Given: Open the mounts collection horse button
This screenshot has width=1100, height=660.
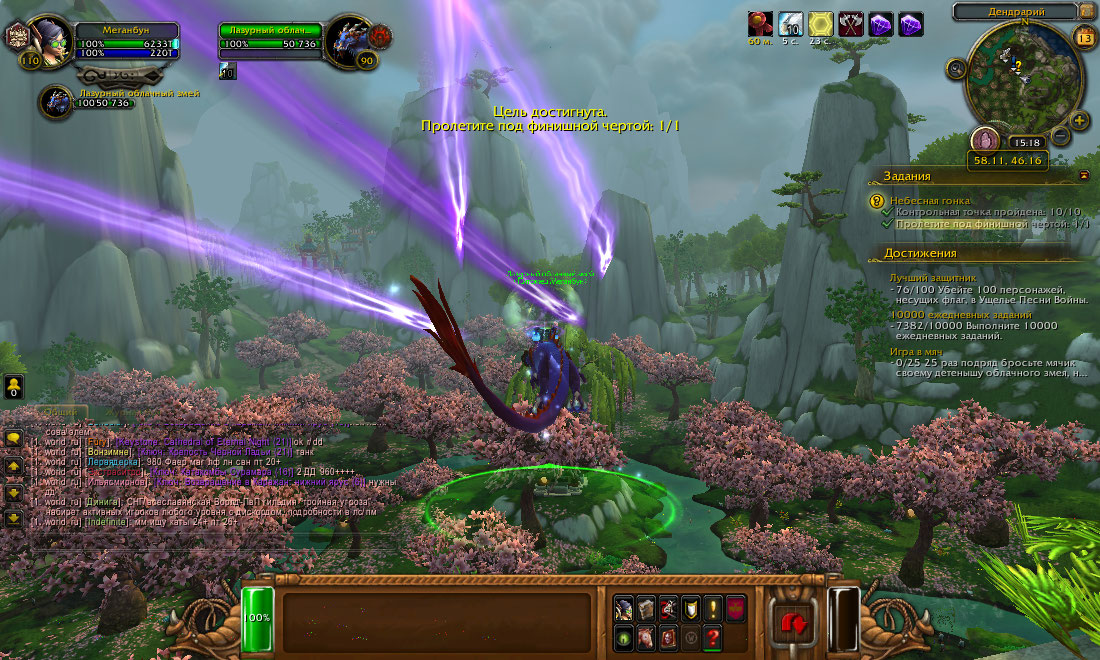Looking at the screenshot, I should [645, 638].
